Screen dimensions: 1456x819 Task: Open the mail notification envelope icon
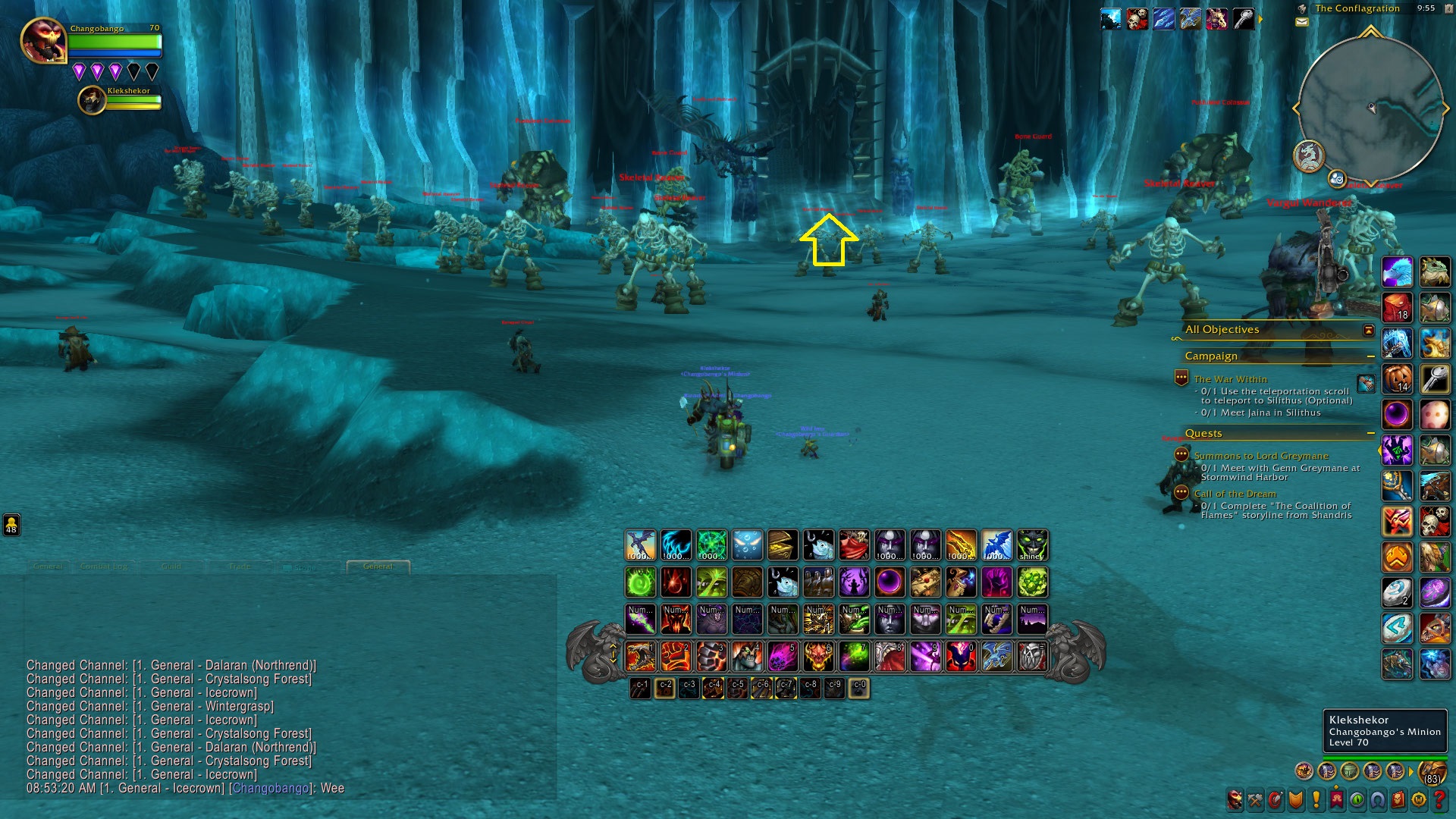click(1302, 22)
